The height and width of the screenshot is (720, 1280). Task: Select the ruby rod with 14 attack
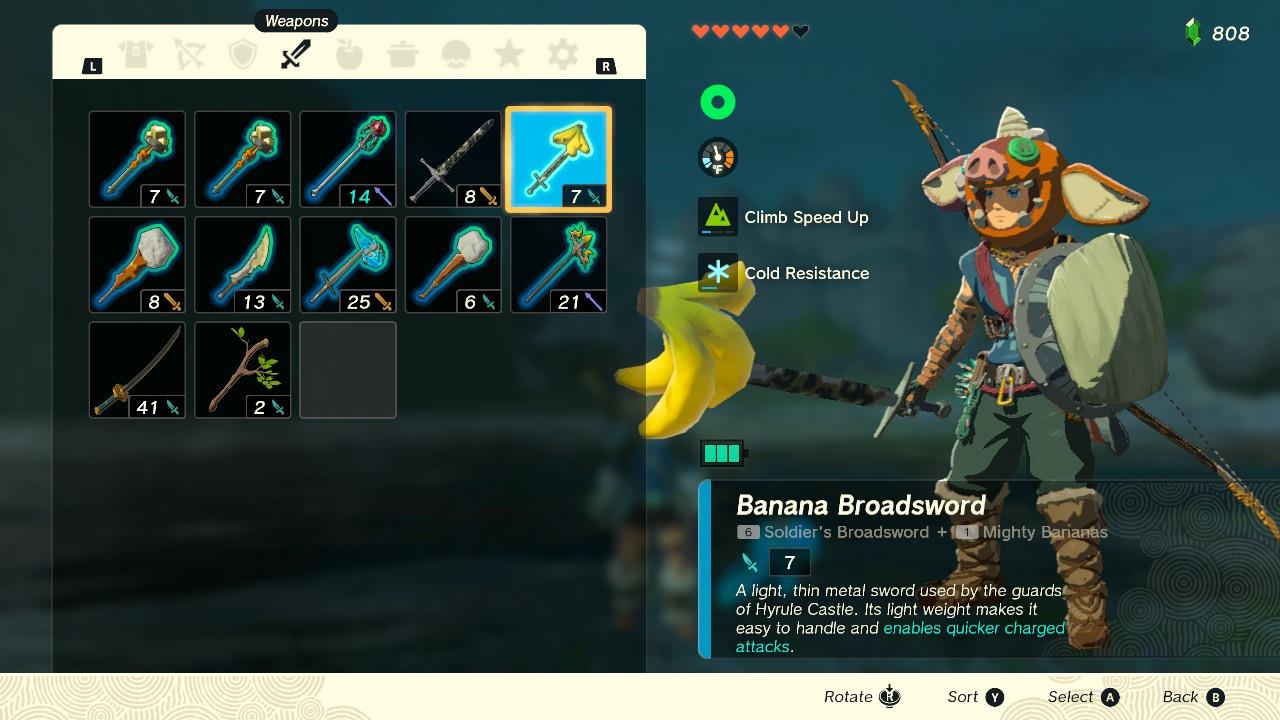(x=348, y=160)
